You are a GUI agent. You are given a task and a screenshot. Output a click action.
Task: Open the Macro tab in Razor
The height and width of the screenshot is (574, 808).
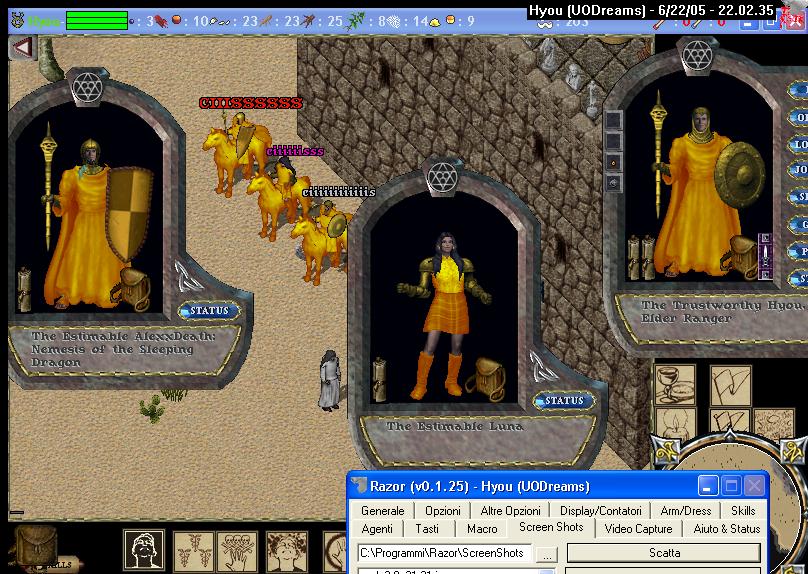482,529
